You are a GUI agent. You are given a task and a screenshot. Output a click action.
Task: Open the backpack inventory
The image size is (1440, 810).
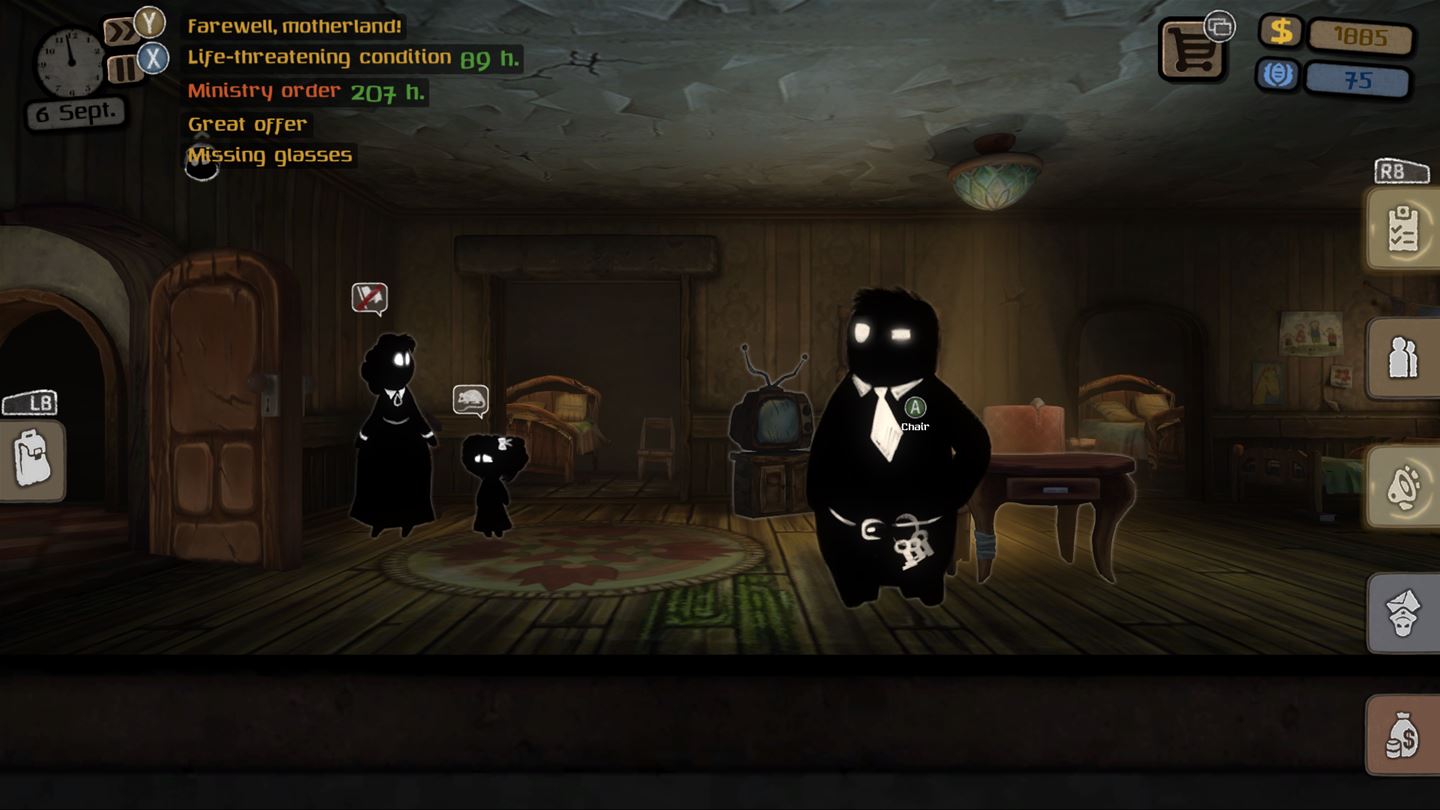(32, 459)
